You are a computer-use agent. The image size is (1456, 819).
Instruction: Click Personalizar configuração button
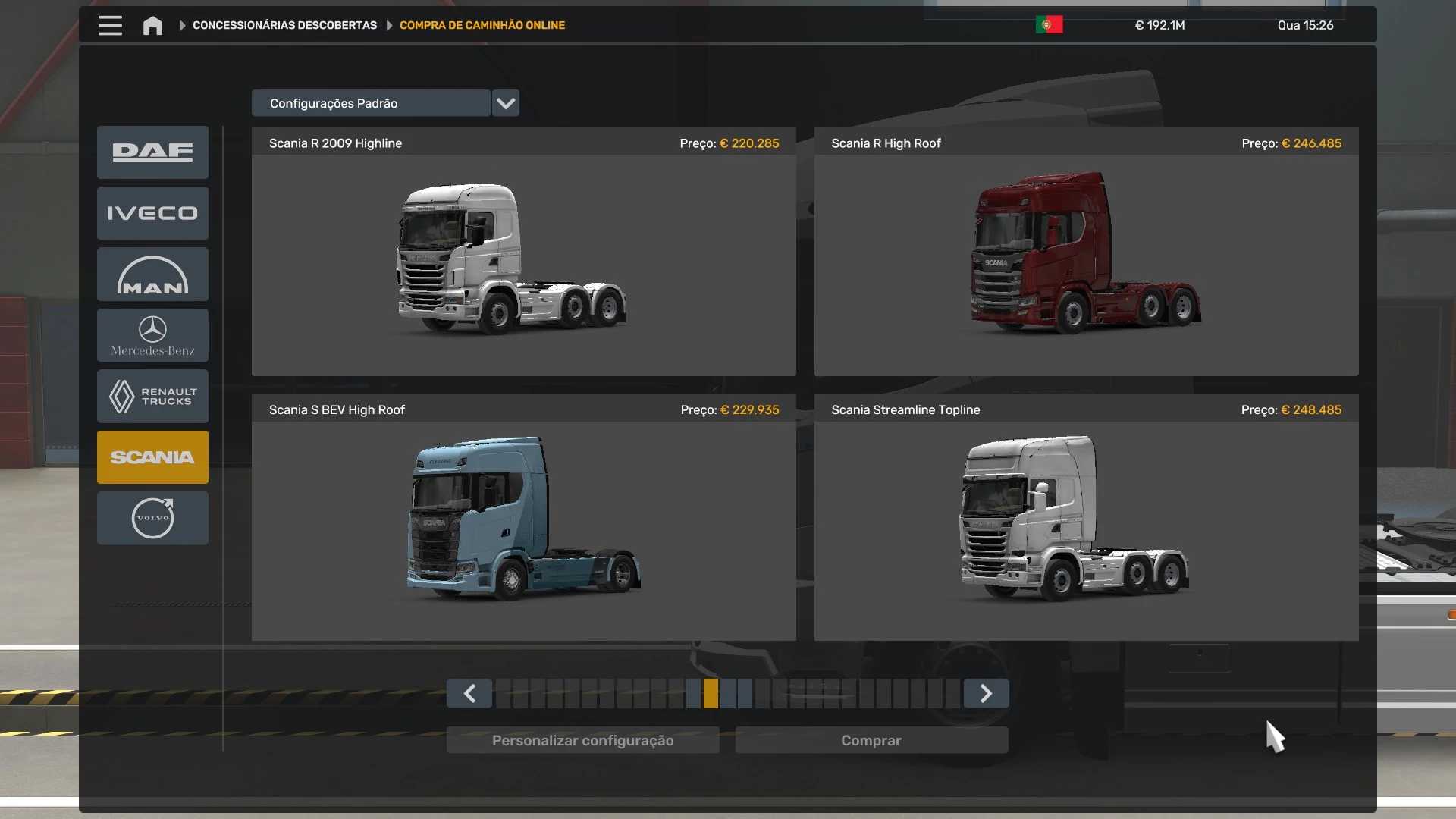(x=582, y=740)
